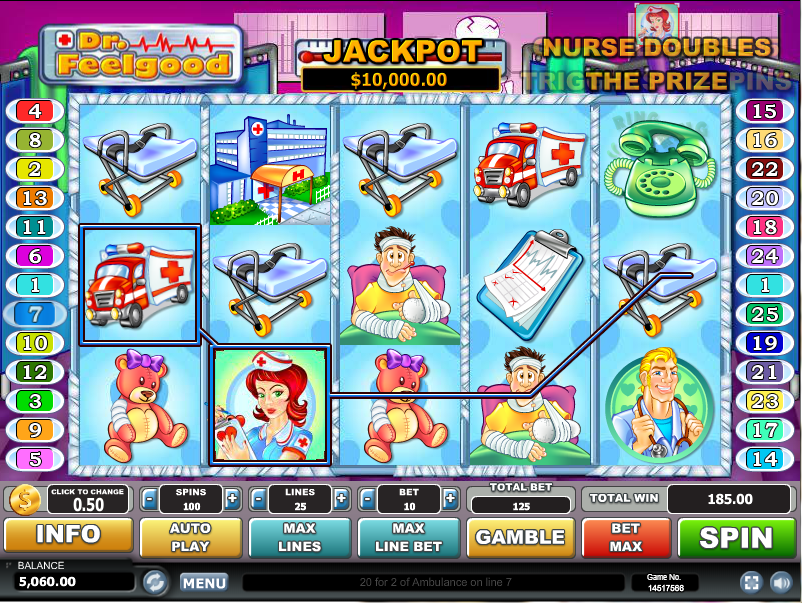Change the coin value showing 0.50
Screen dimensions: 802x603
point(87,498)
